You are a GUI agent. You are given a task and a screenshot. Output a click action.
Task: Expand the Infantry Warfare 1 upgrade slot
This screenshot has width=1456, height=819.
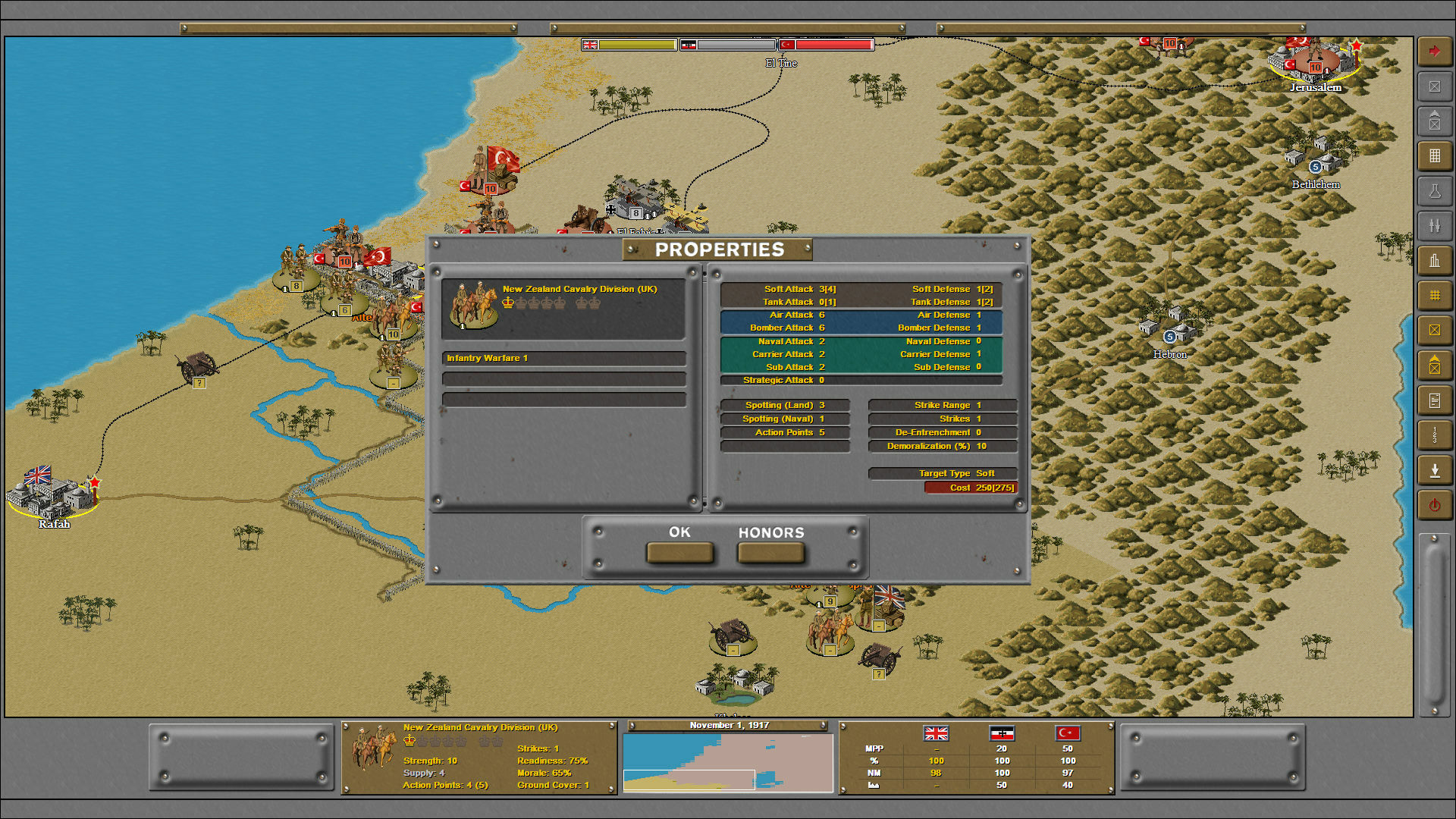coord(564,357)
